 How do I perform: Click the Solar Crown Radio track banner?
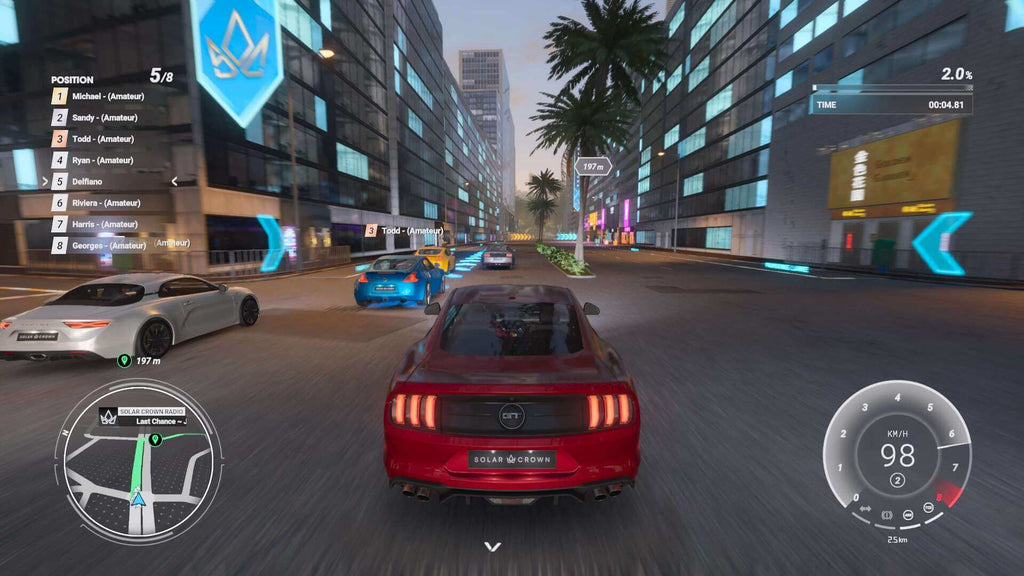[152, 416]
